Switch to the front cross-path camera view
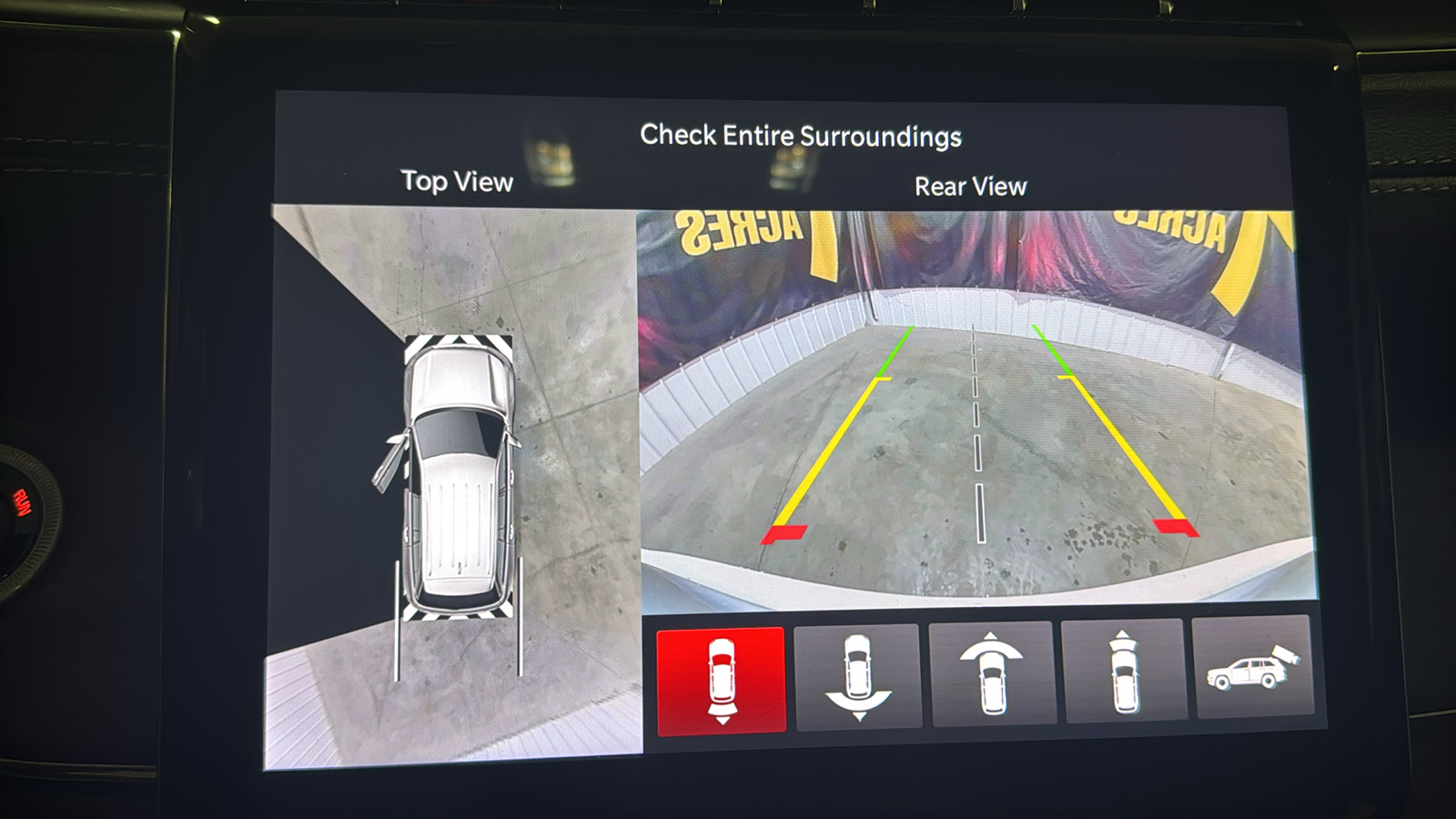 click(991, 672)
